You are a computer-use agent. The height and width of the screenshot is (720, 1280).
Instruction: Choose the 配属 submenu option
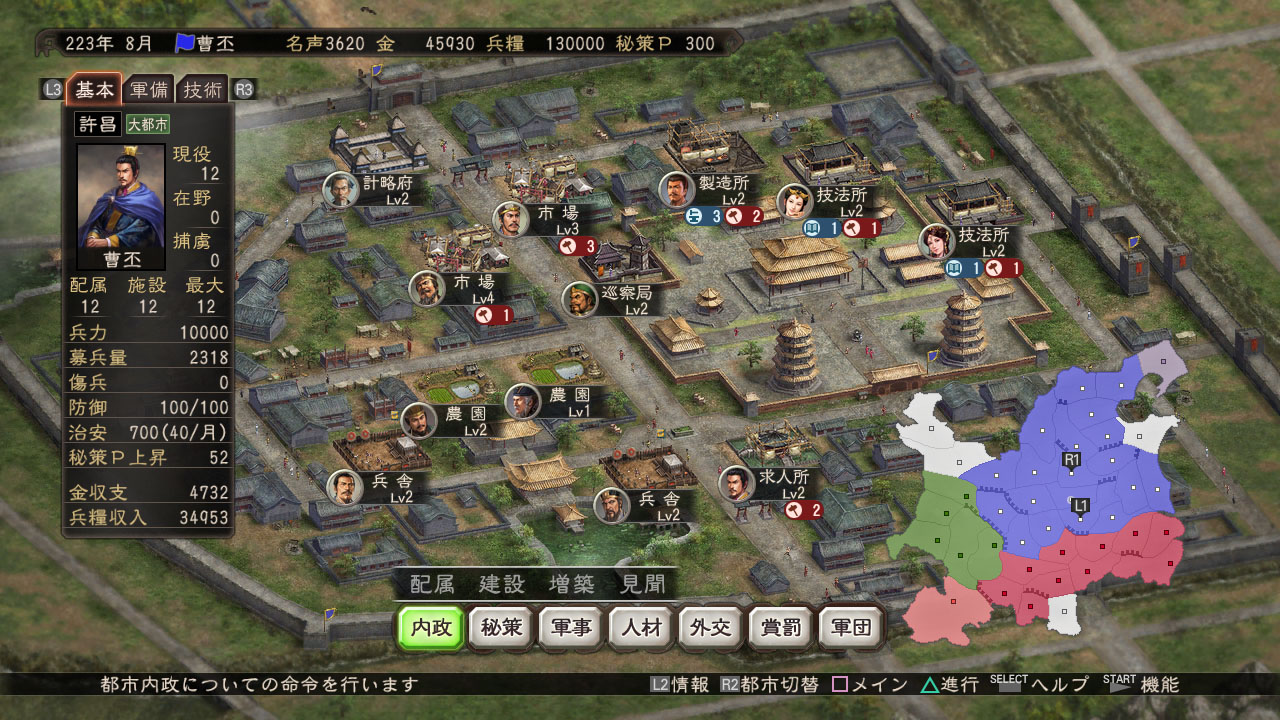coord(431,584)
